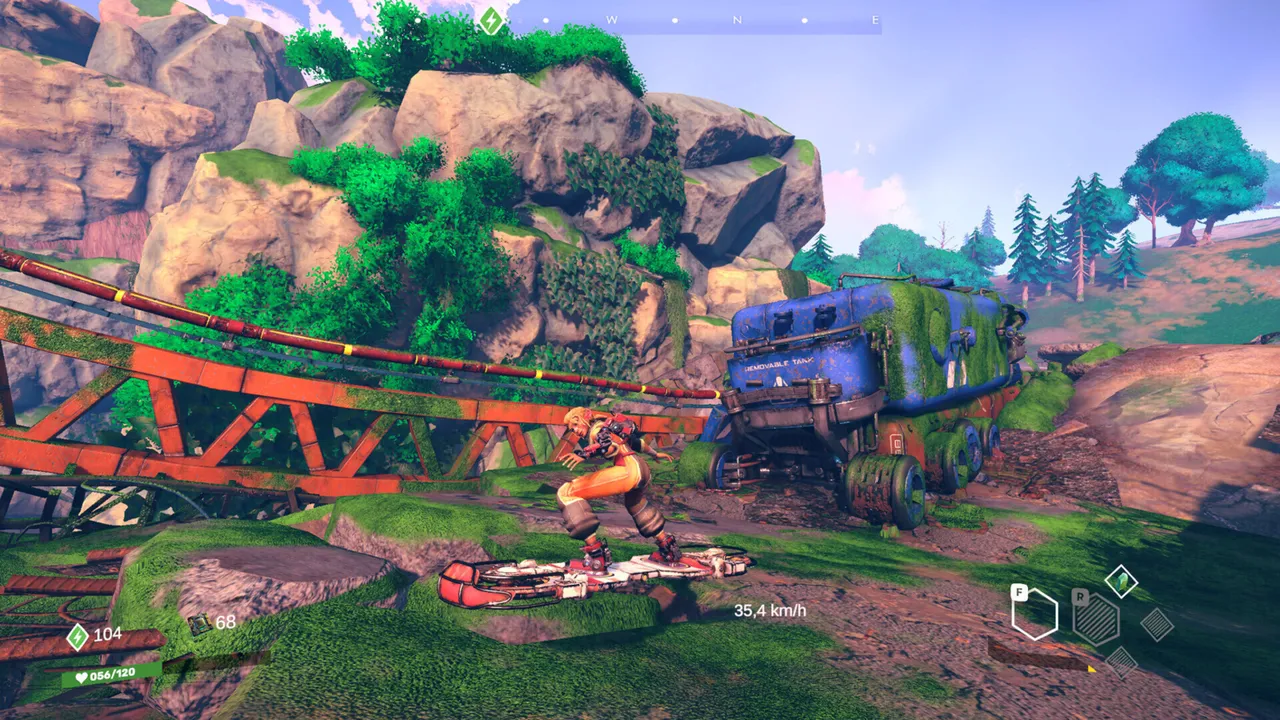This screenshot has width=1280, height=720.
Task: Click the heart icon on the health bar
Action: click(81, 676)
